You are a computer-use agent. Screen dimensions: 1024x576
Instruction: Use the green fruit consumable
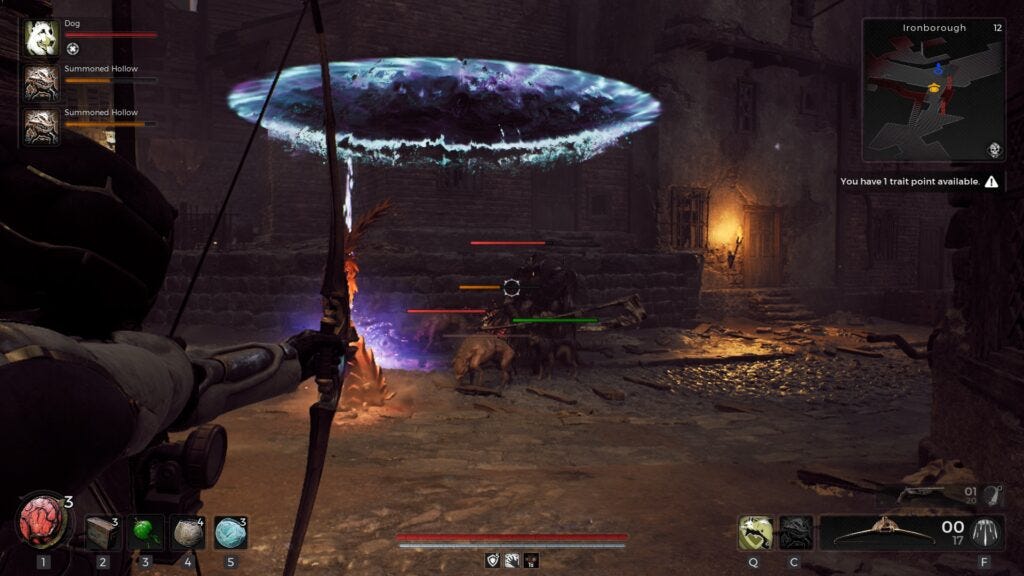point(145,532)
